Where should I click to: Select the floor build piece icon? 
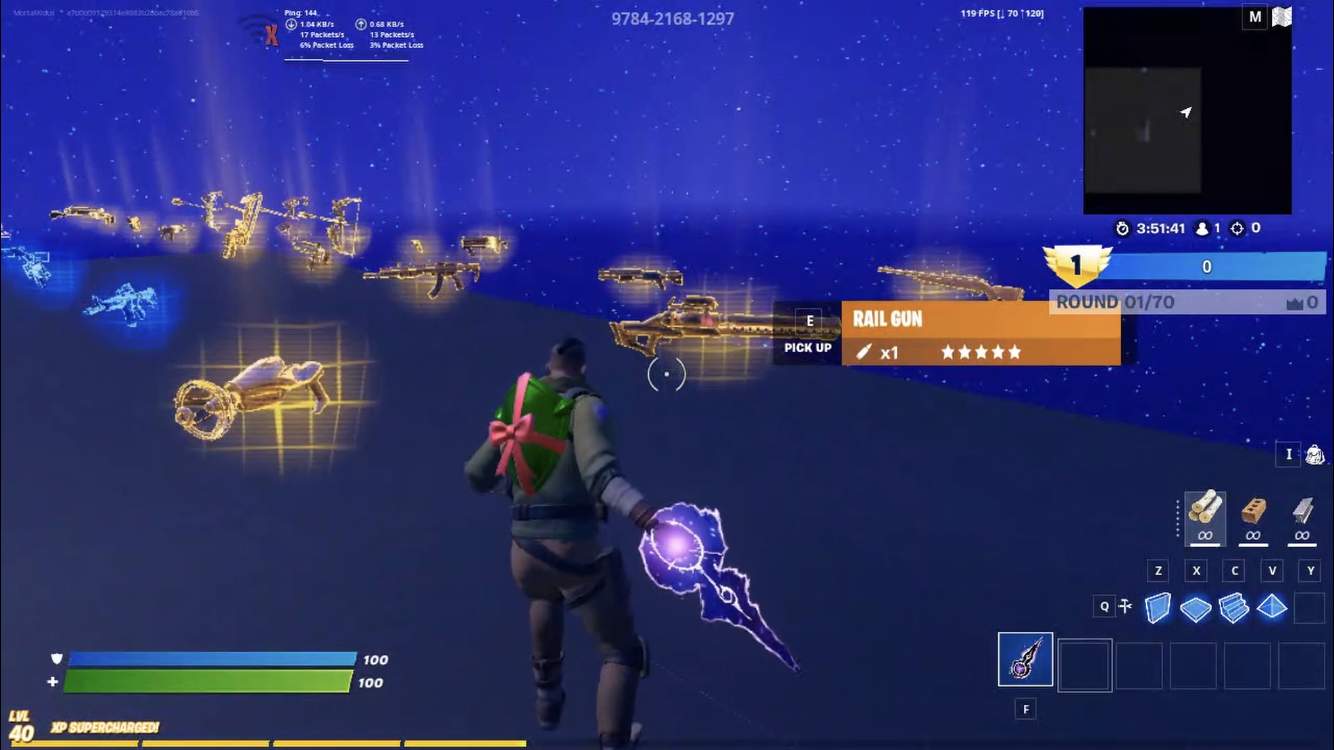point(1195,606)
